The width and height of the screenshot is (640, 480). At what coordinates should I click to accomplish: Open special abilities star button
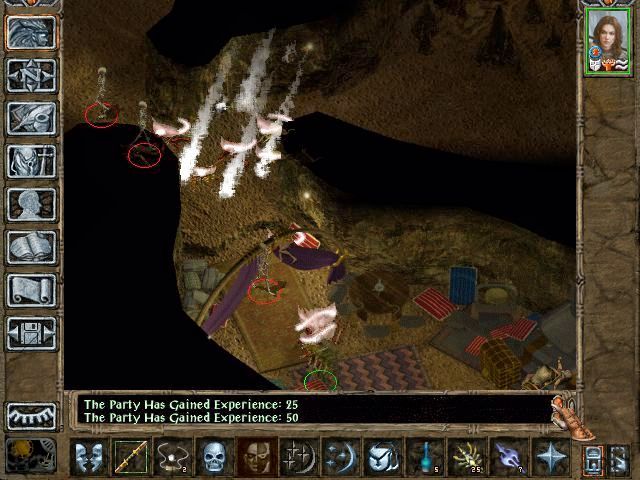coord(550,457)
